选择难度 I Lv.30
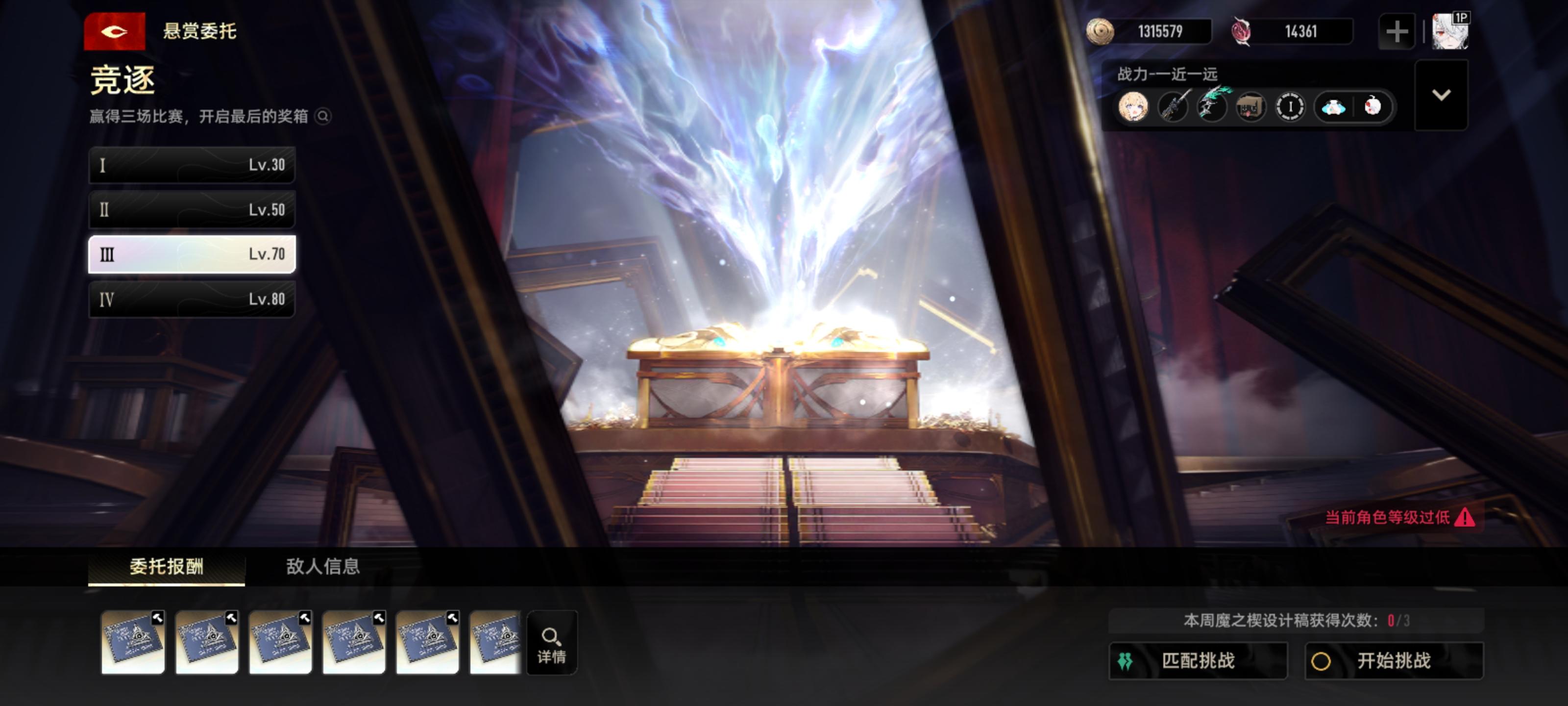The image size is (1568, 706). [192, 164]
